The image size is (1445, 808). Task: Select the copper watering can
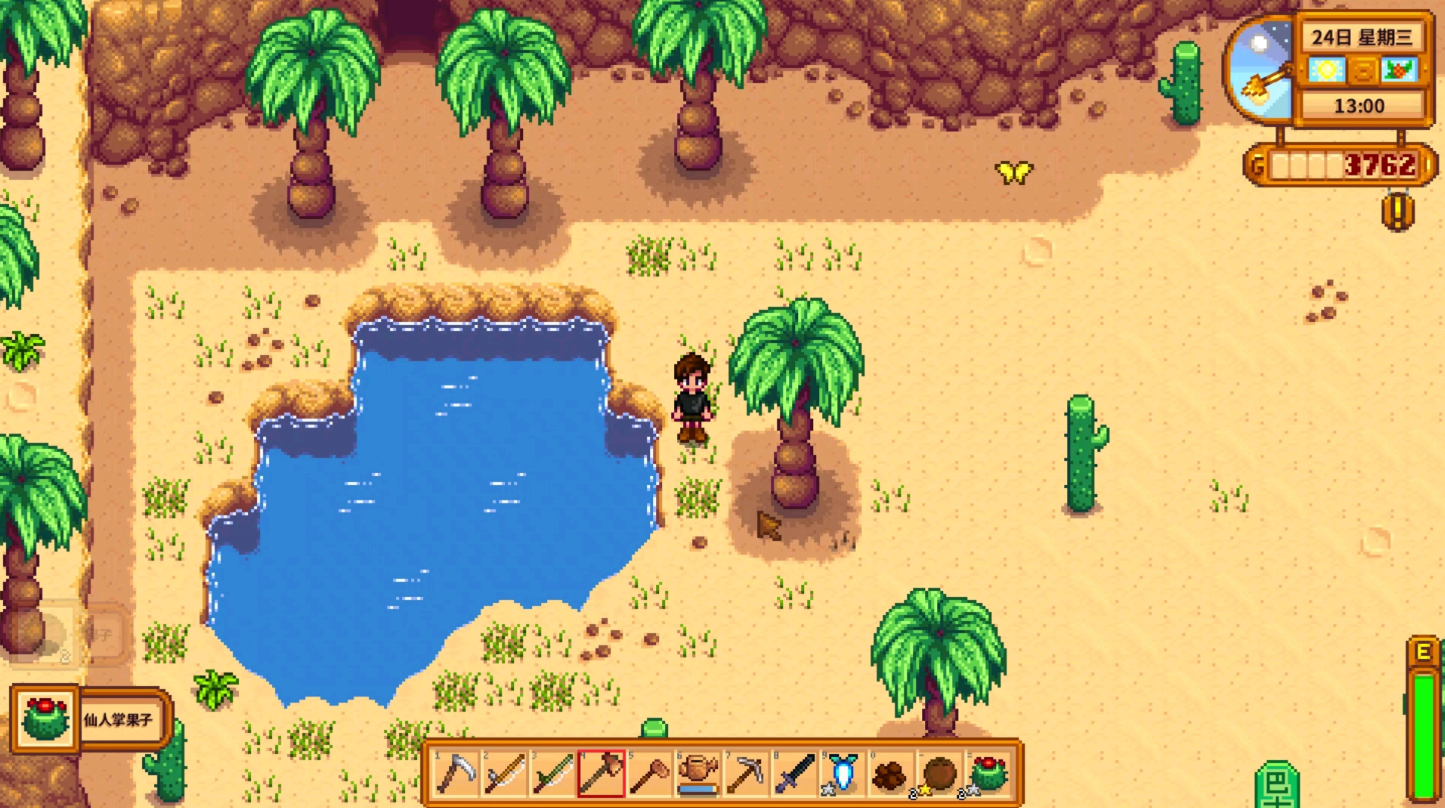[698, 773]
